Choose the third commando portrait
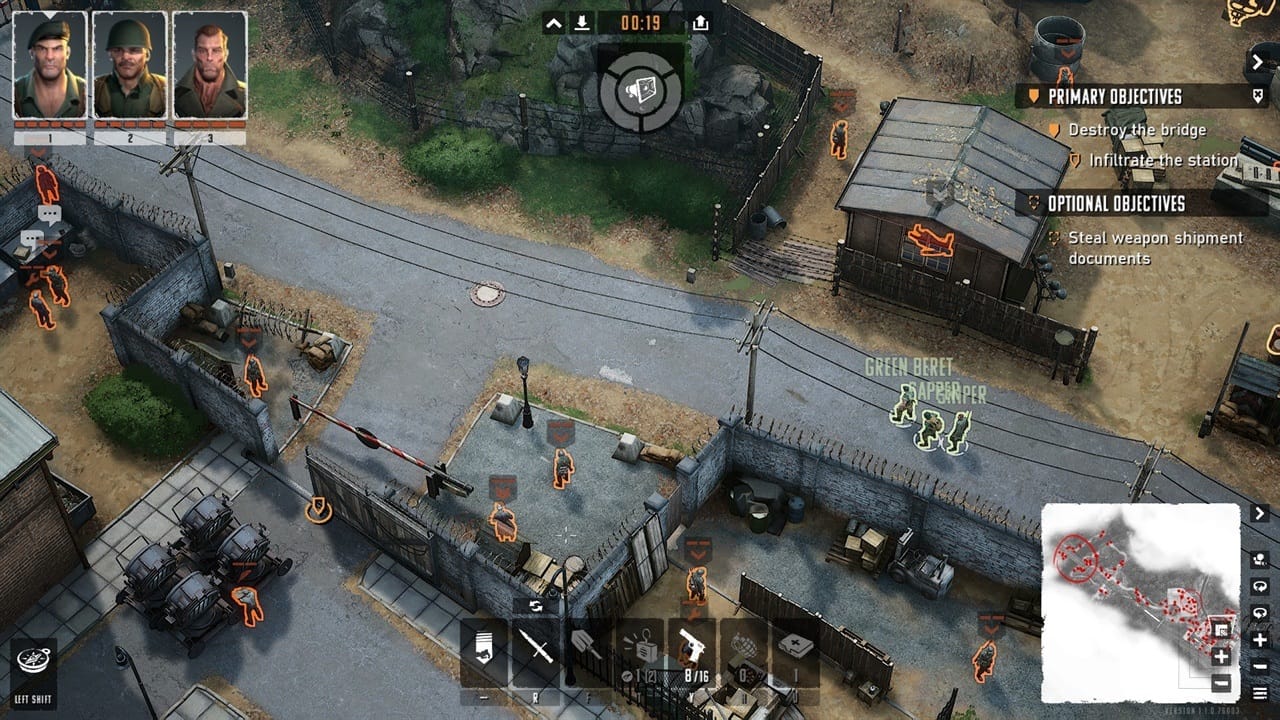This screenshot has width=1280, height=720. (x=210, y=66)
